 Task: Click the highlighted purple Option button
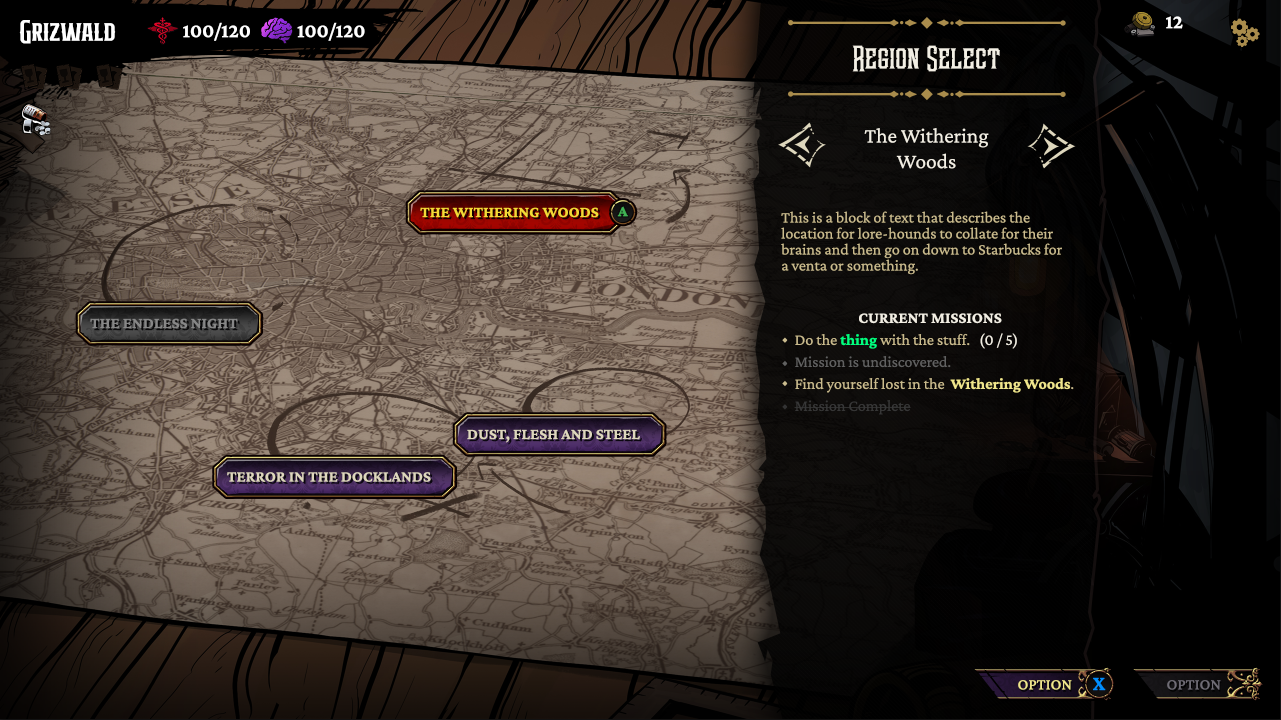tap(1044, 685)
